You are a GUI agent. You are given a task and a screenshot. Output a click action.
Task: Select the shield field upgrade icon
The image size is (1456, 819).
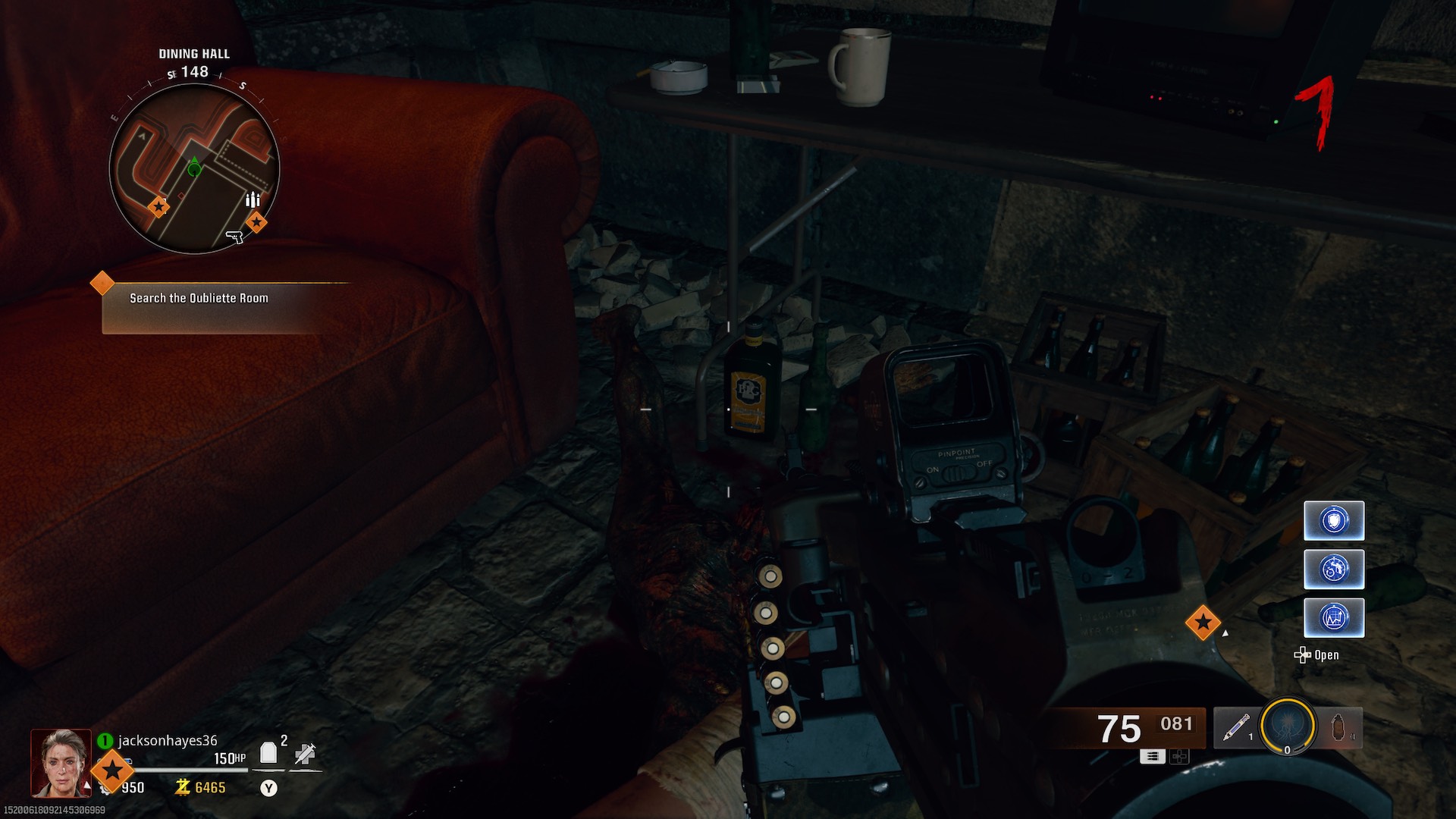[x=1334, y=520]
